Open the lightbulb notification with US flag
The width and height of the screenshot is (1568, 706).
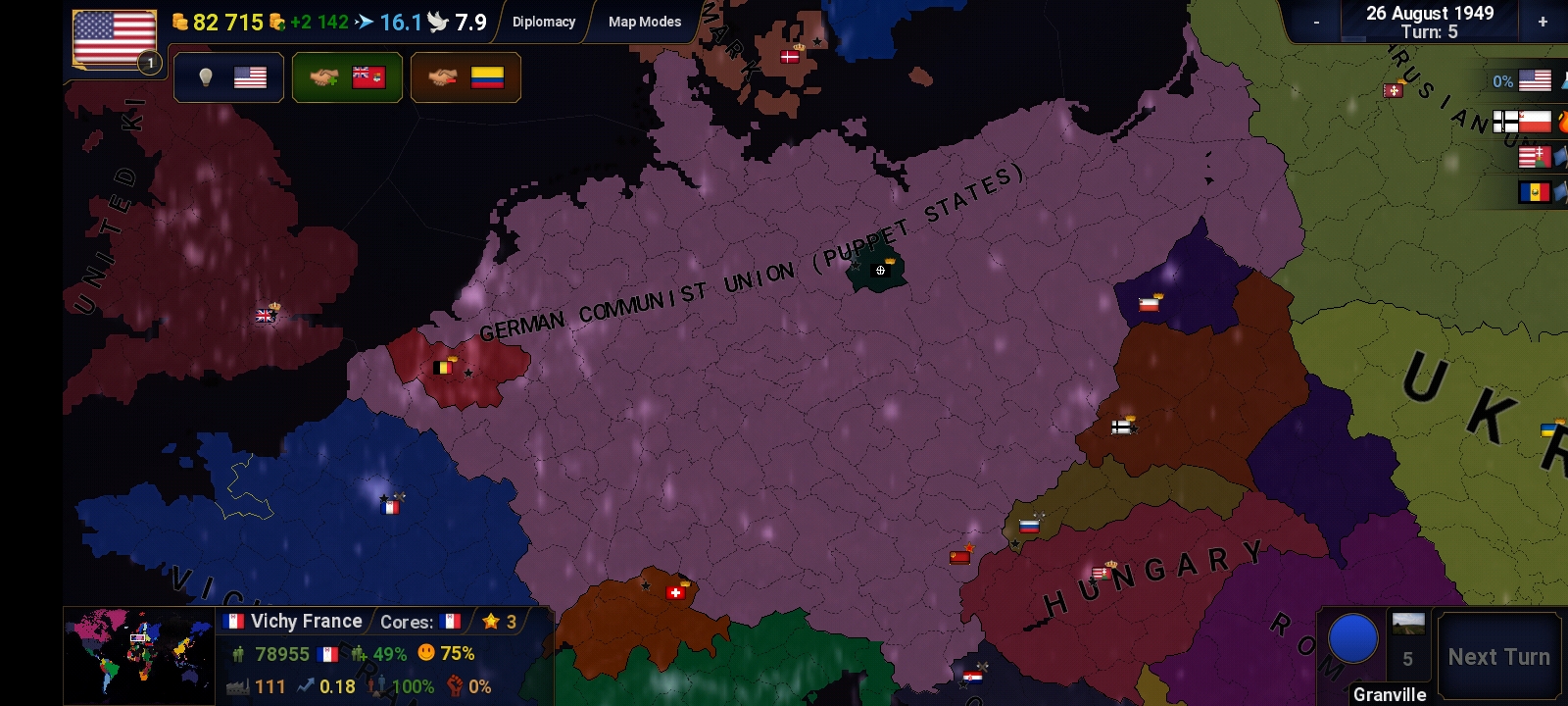[228, 77]
